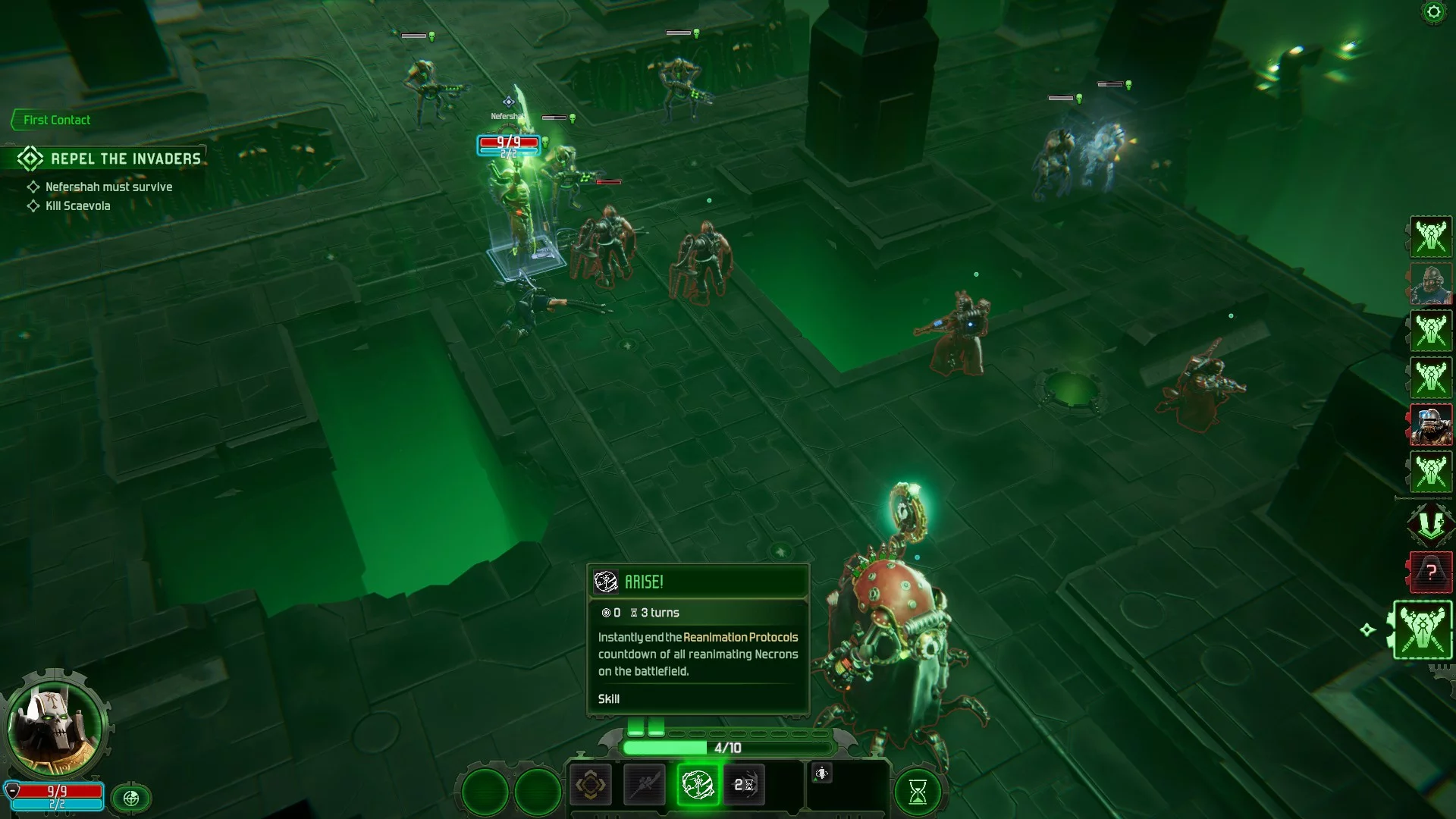Screen dimensions: 1456x819
Task: Select the helmeted Space Marine turn portrait
Action: point(1431,424)
